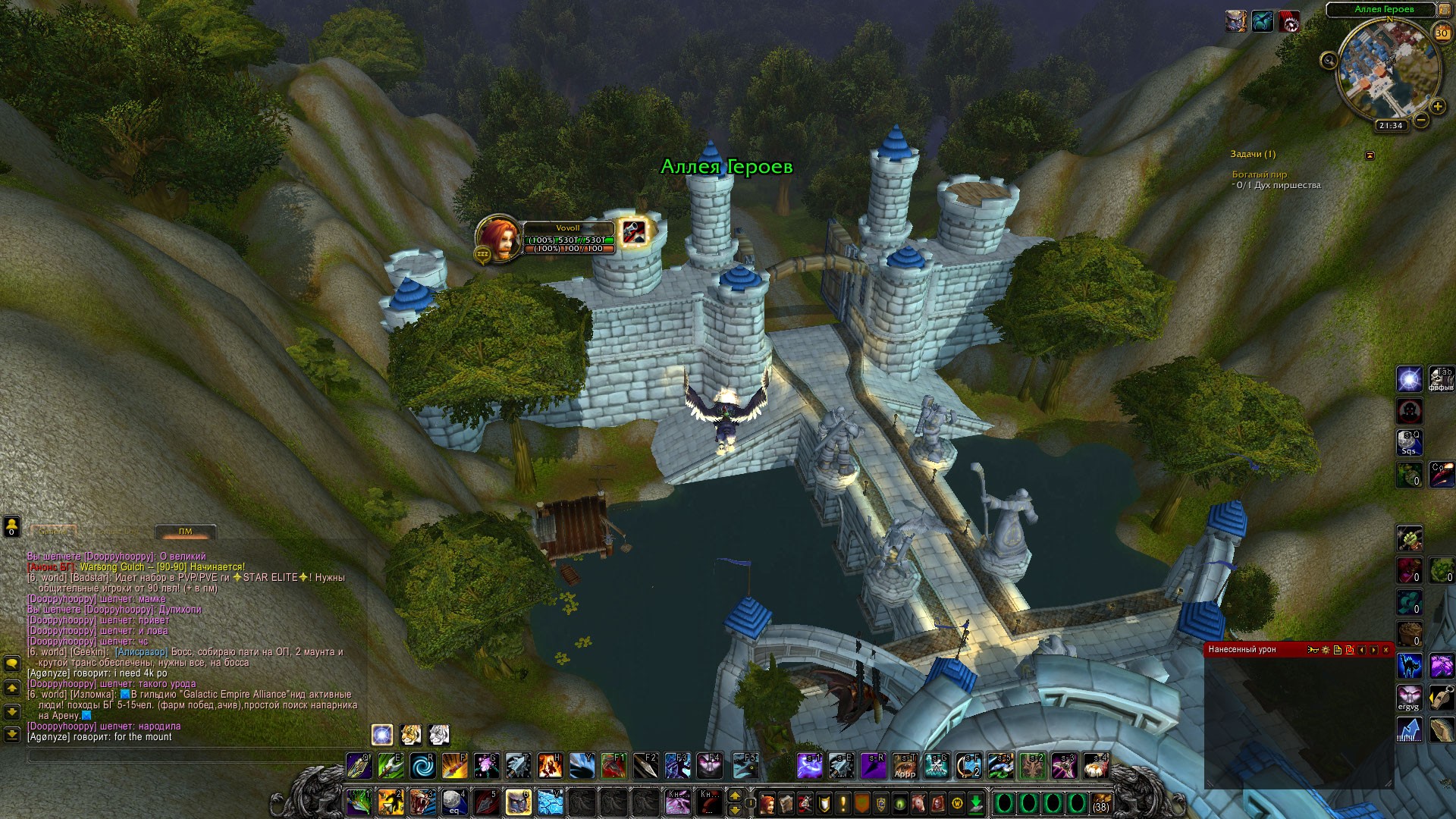Open the backpack showing 38 free slots

[x=1100, y=803]
